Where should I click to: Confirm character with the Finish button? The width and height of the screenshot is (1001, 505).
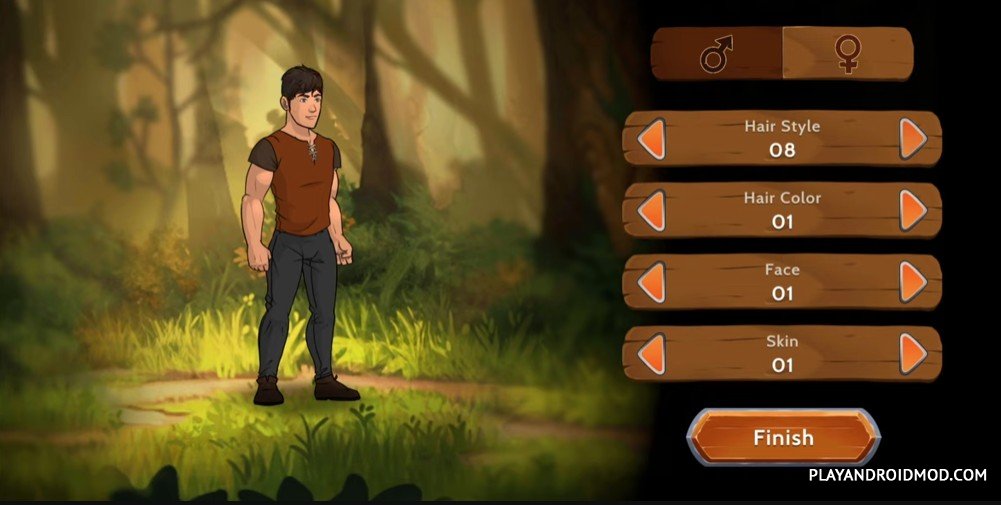click(x=783, y=438)
